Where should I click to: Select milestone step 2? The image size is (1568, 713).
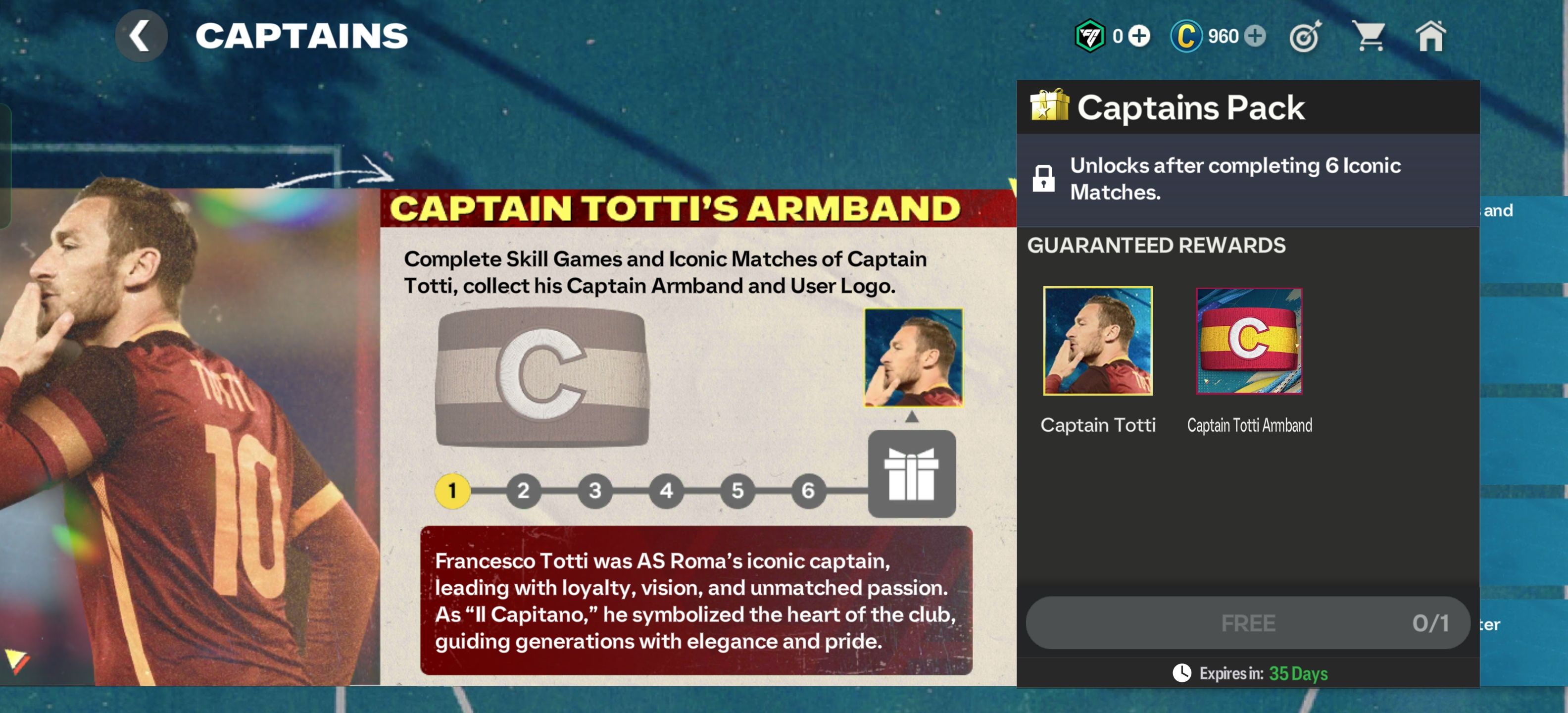click(524, 490)
